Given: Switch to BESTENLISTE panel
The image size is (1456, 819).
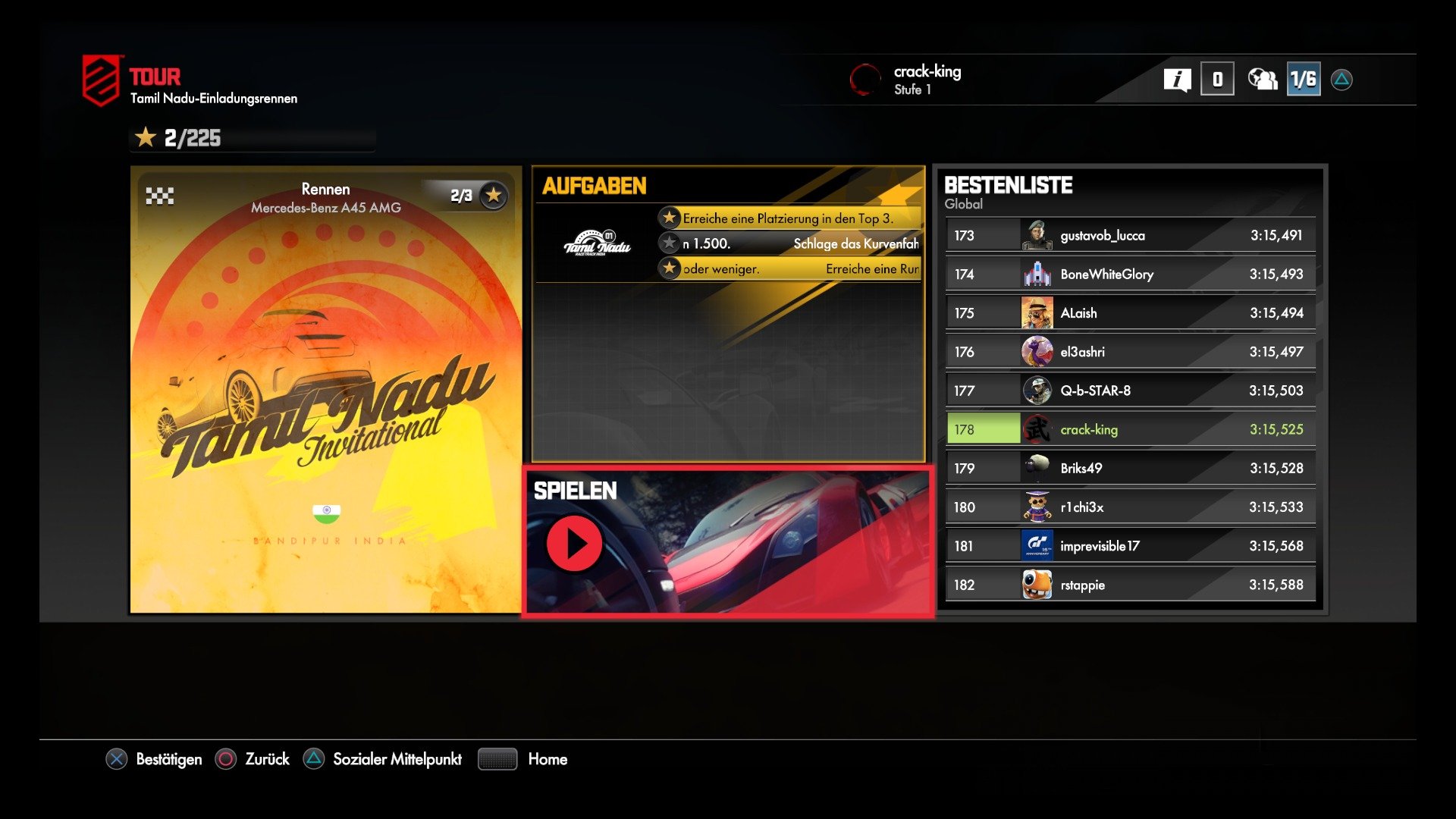Looking at the screenshot, I should pos(1009,185).
